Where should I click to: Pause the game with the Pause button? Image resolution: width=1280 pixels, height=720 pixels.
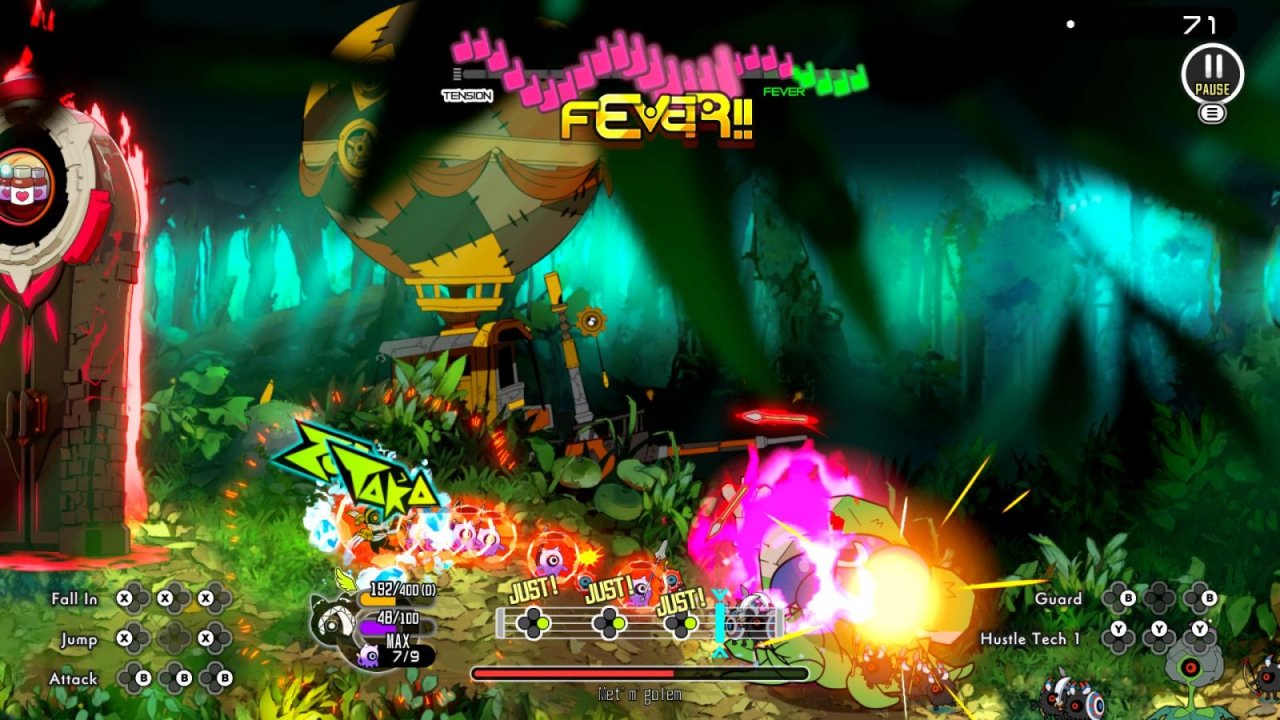click(1212, 73)
